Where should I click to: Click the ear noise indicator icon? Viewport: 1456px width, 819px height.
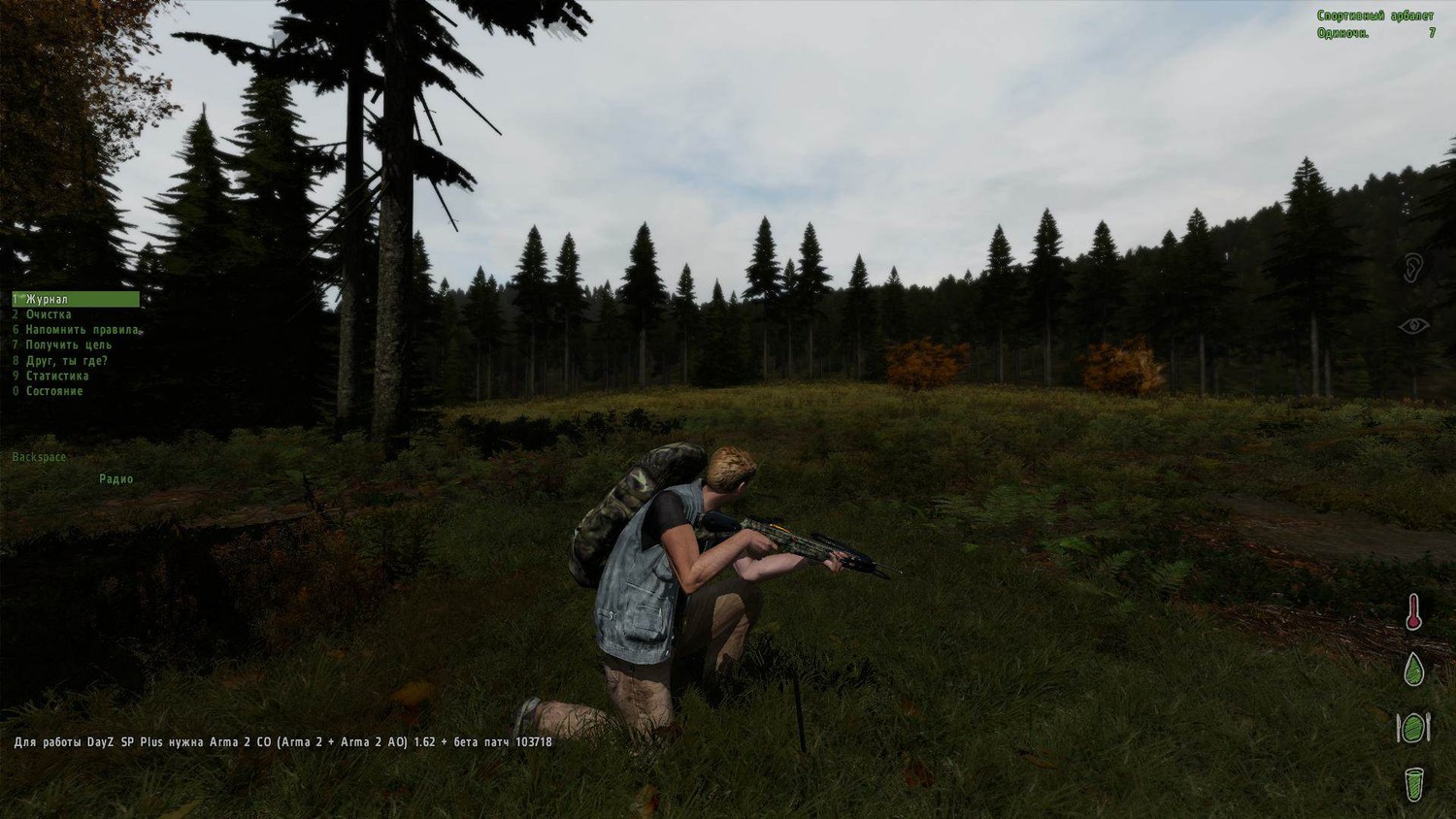(1413, 268)
